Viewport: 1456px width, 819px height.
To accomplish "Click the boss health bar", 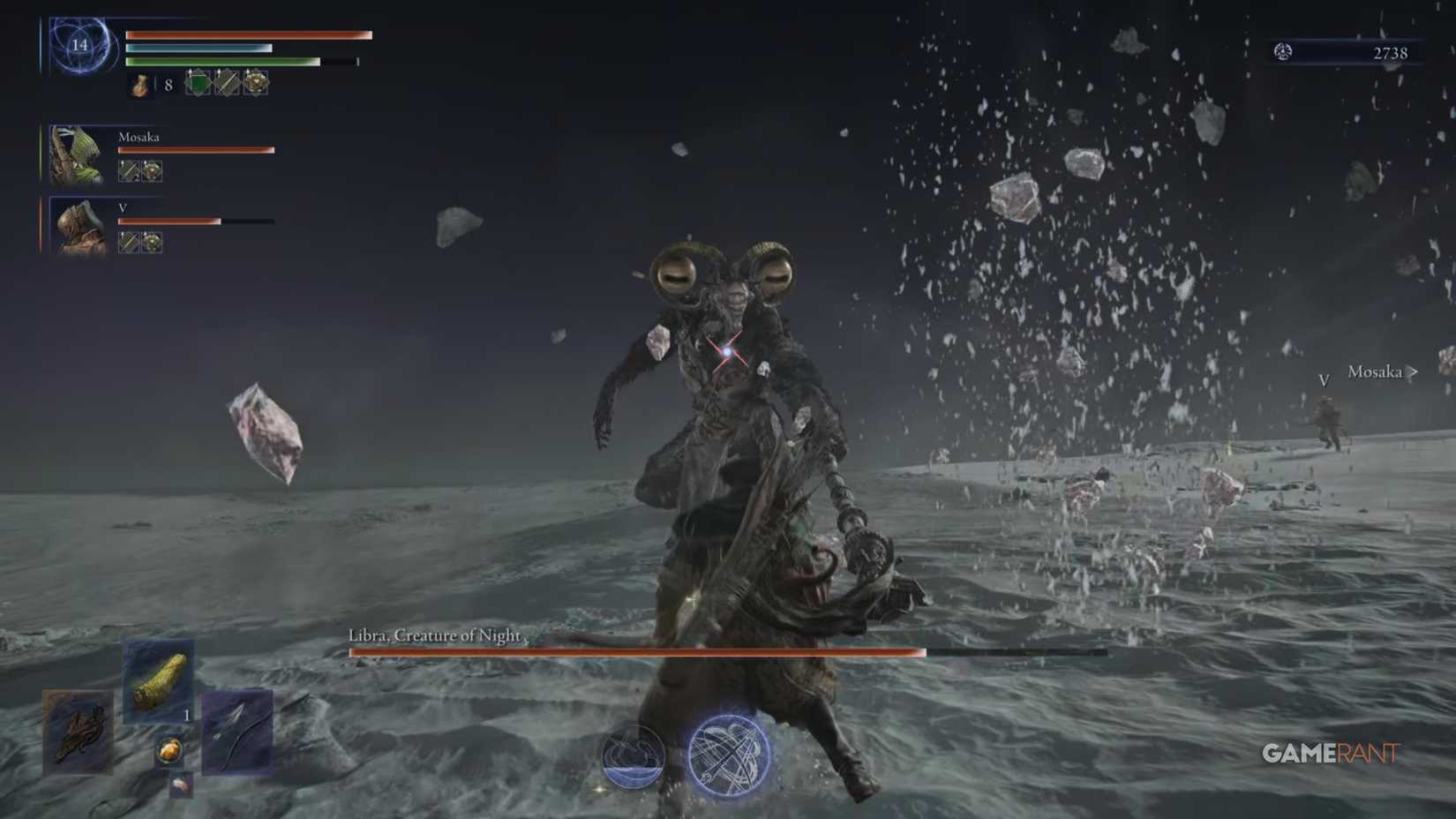I will (635, 653).
